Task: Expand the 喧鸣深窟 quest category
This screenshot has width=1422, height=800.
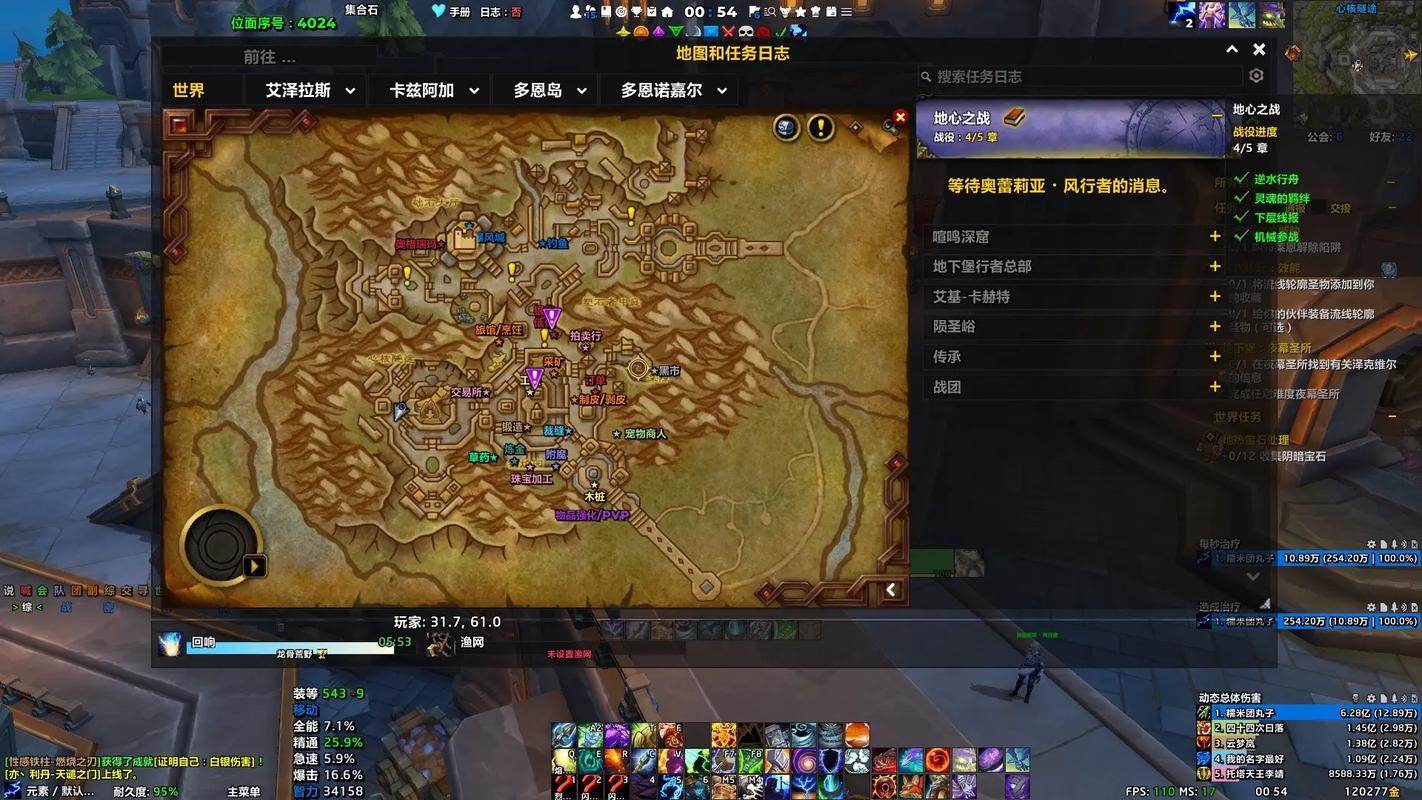Action: pyautogui.click(x=1214, y=237)
